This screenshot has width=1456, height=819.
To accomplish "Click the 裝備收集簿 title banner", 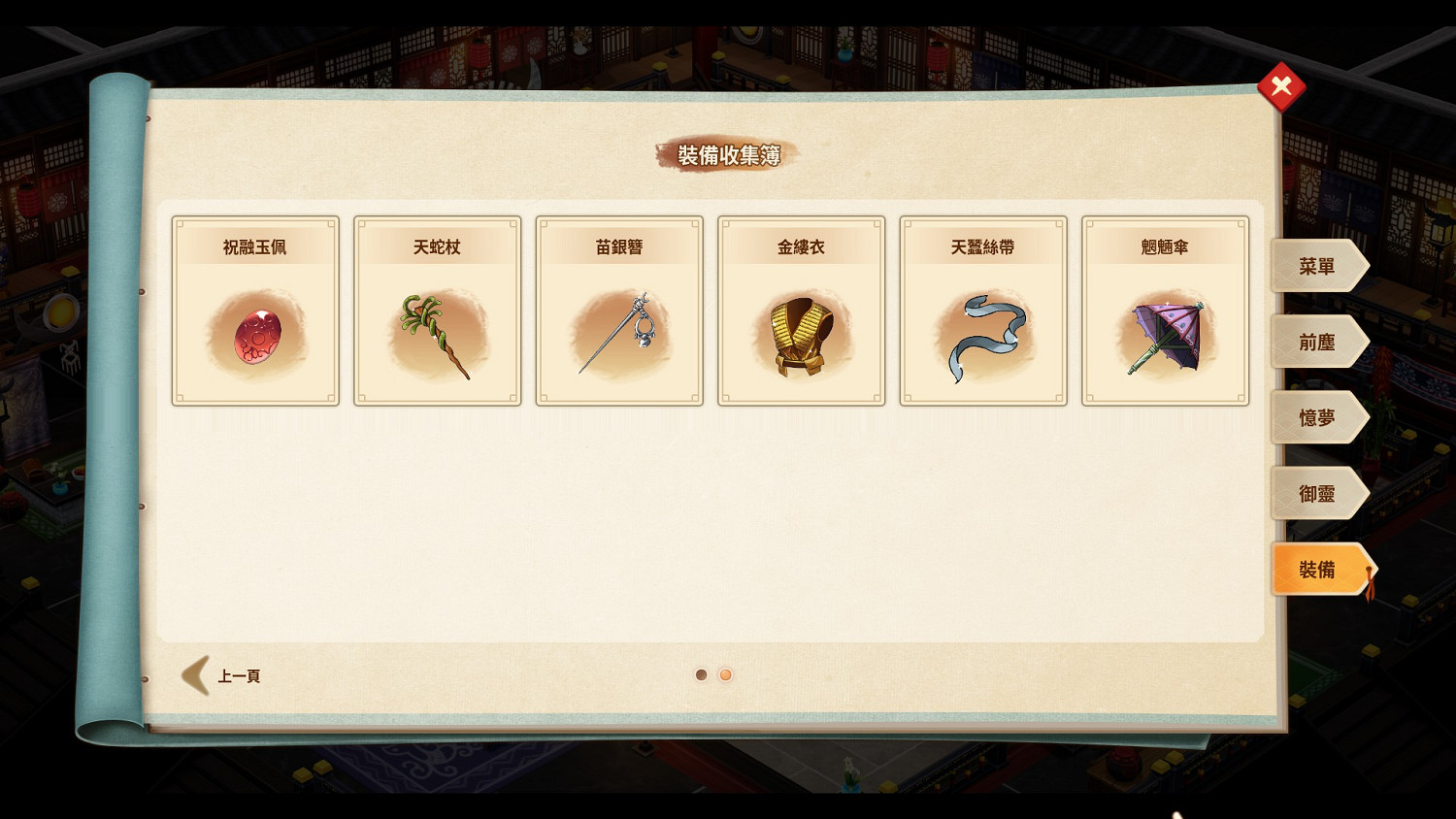I will [727, 154].
